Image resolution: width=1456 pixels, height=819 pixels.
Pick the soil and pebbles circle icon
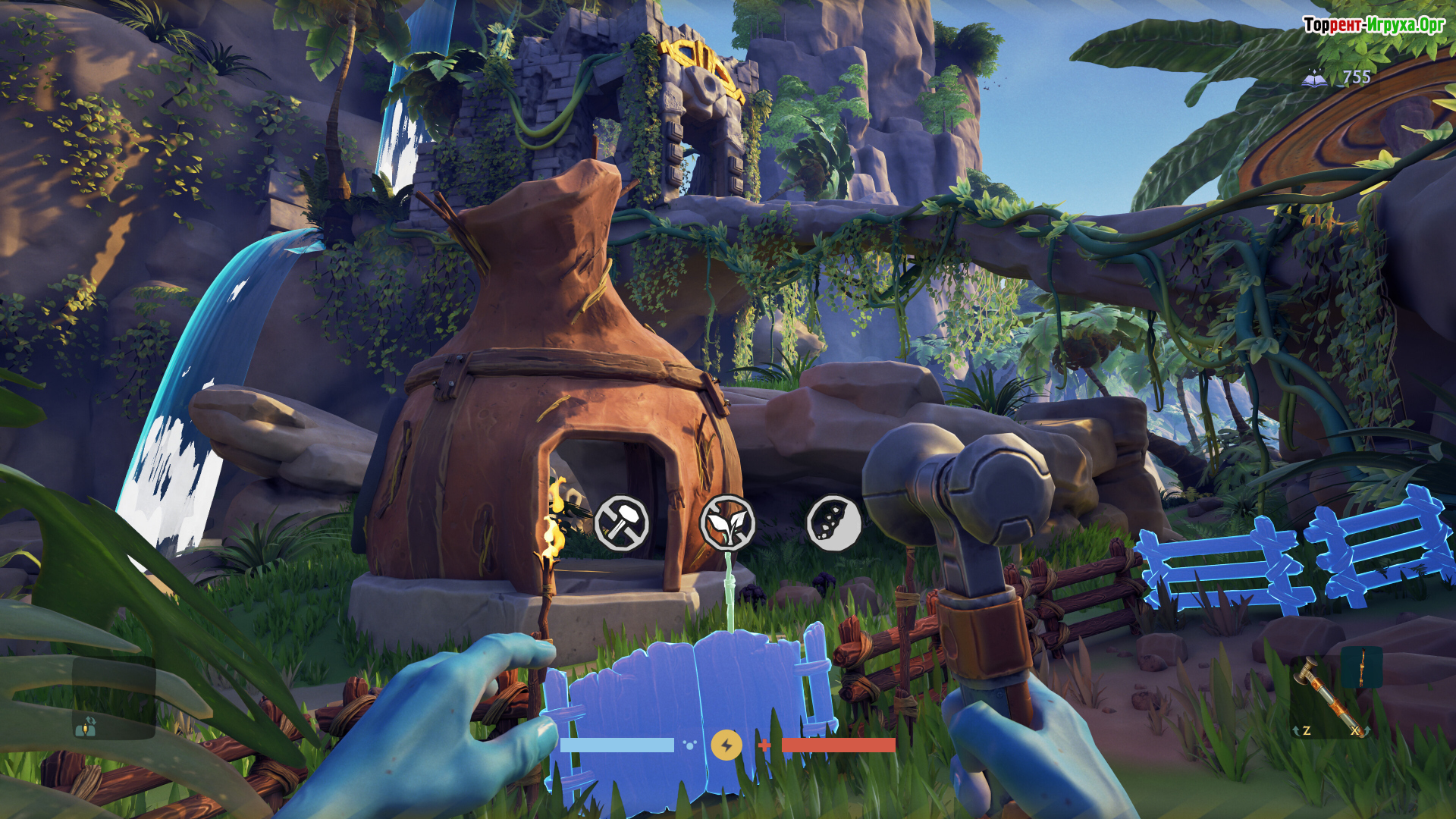(x=833, y=522)
